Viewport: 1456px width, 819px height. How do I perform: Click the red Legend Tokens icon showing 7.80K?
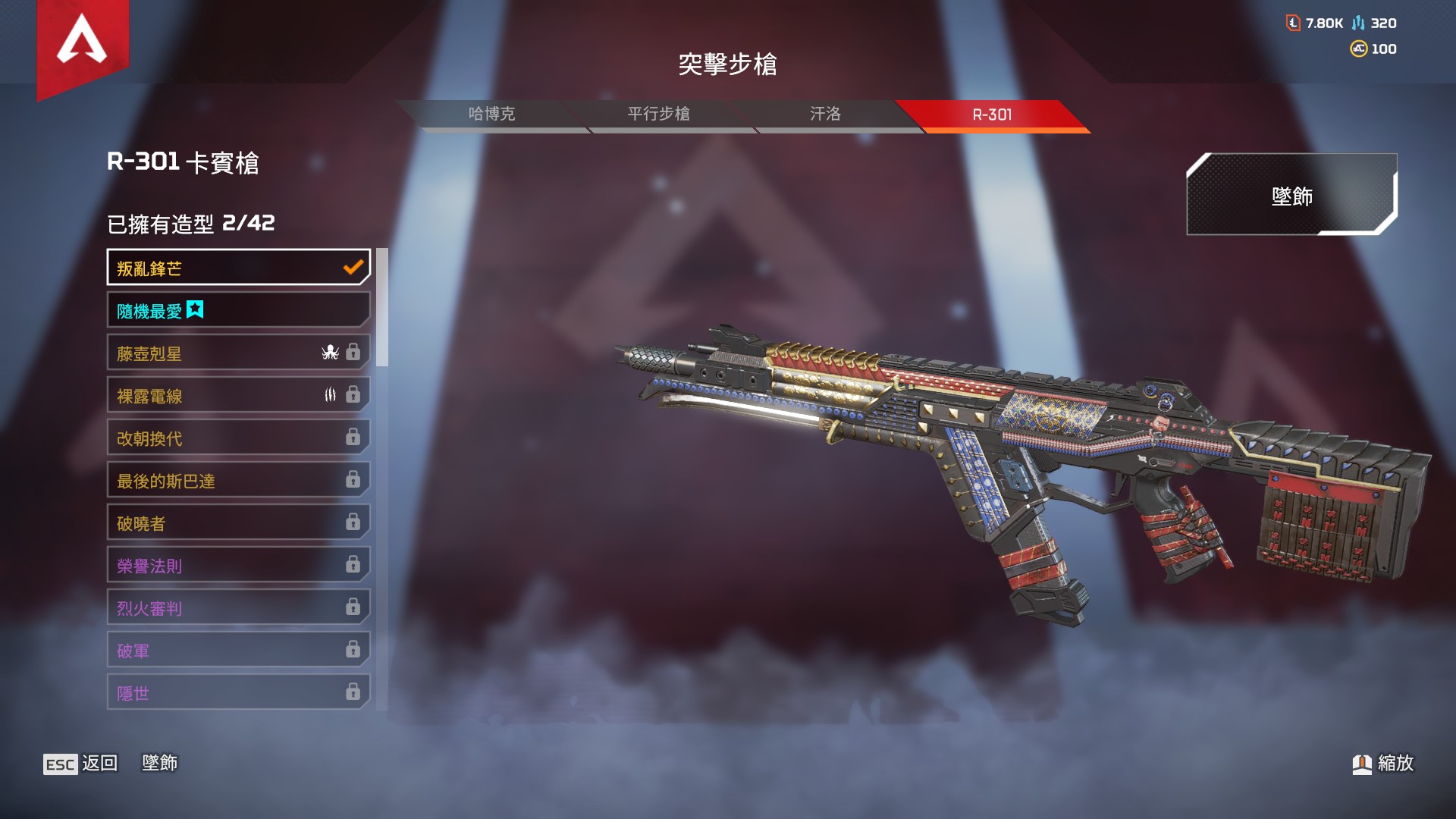(x=1294, y=23)
